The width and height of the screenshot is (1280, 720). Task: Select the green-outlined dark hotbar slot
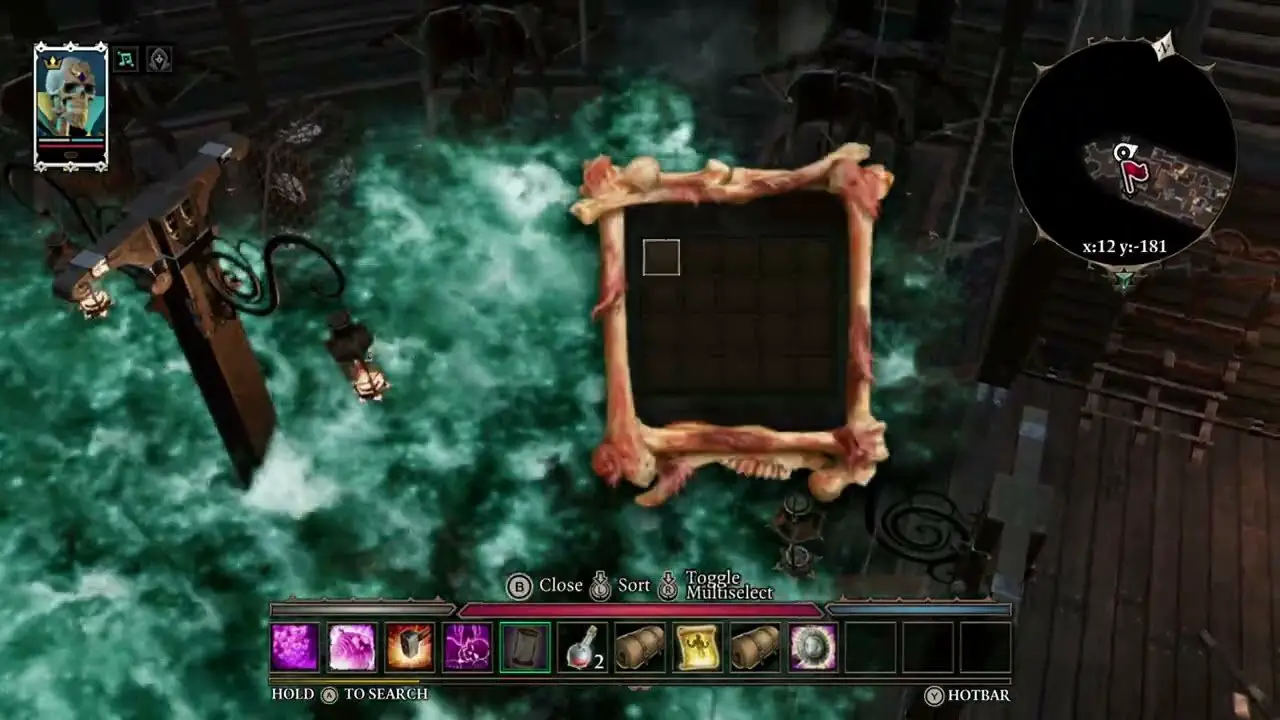point(526,647)
